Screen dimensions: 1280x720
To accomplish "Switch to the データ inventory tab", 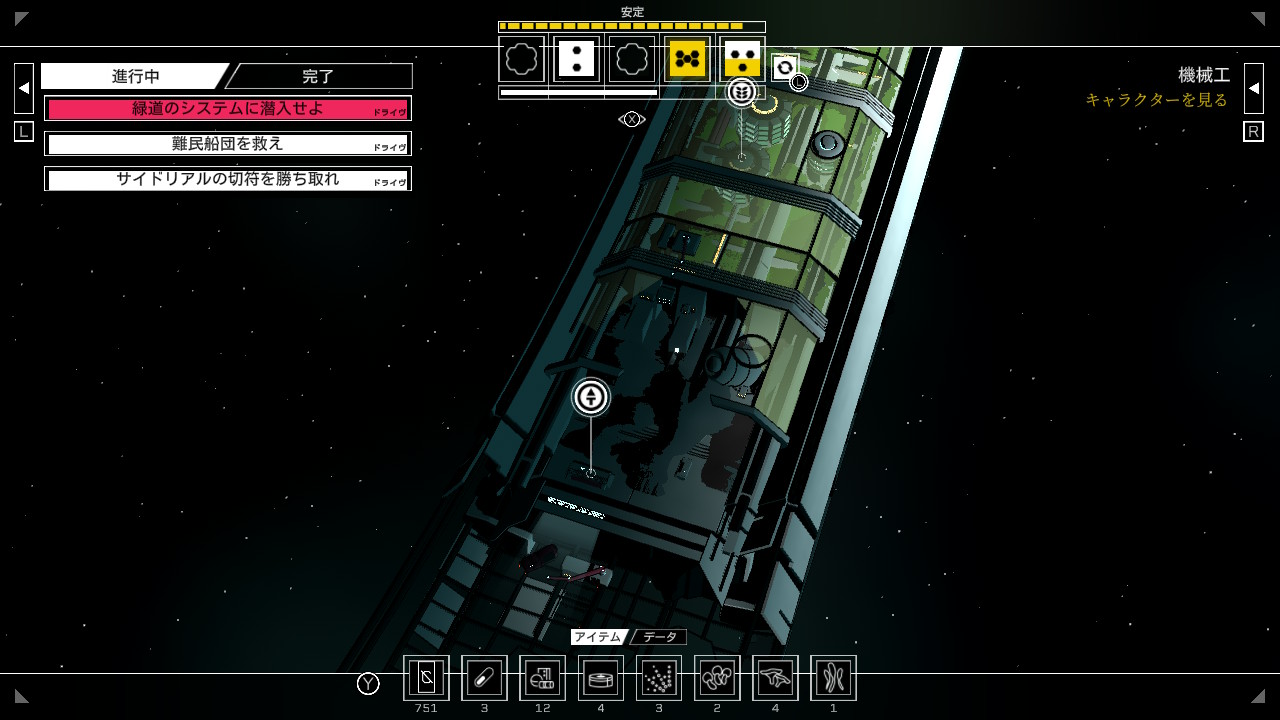I will 660,637.
